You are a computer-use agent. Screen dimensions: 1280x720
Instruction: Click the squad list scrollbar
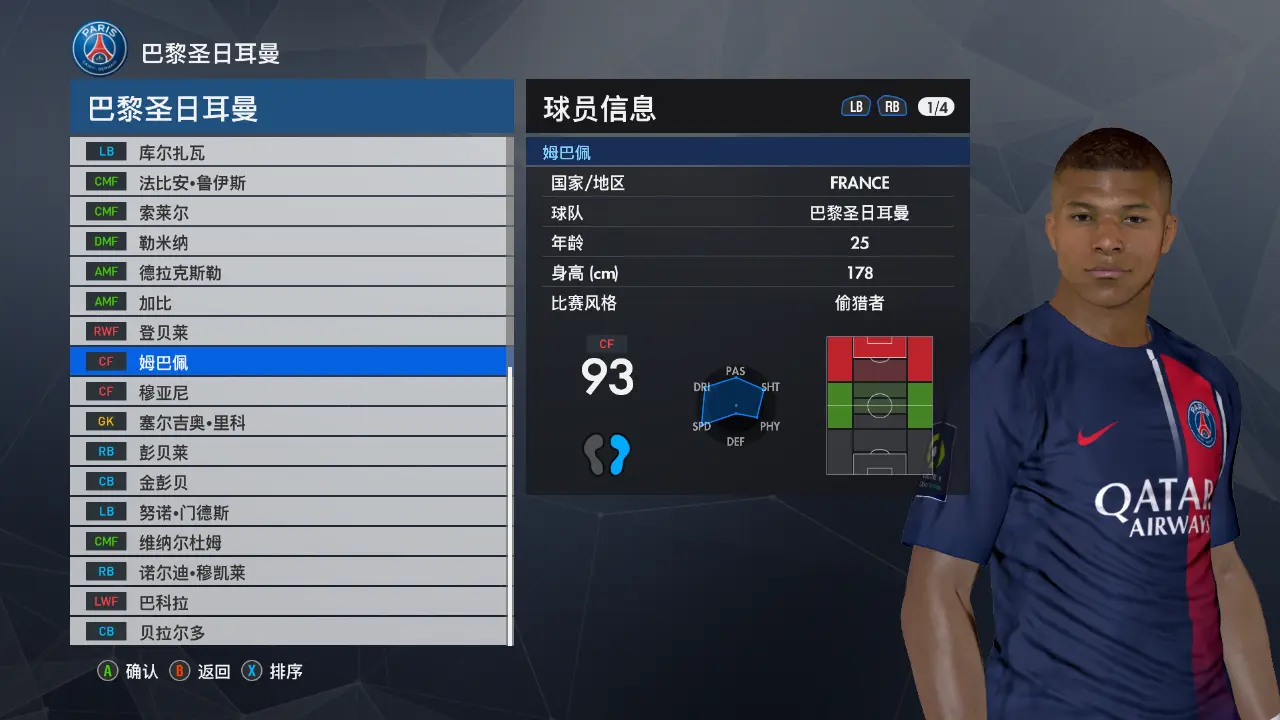click(x=510, y=500)
